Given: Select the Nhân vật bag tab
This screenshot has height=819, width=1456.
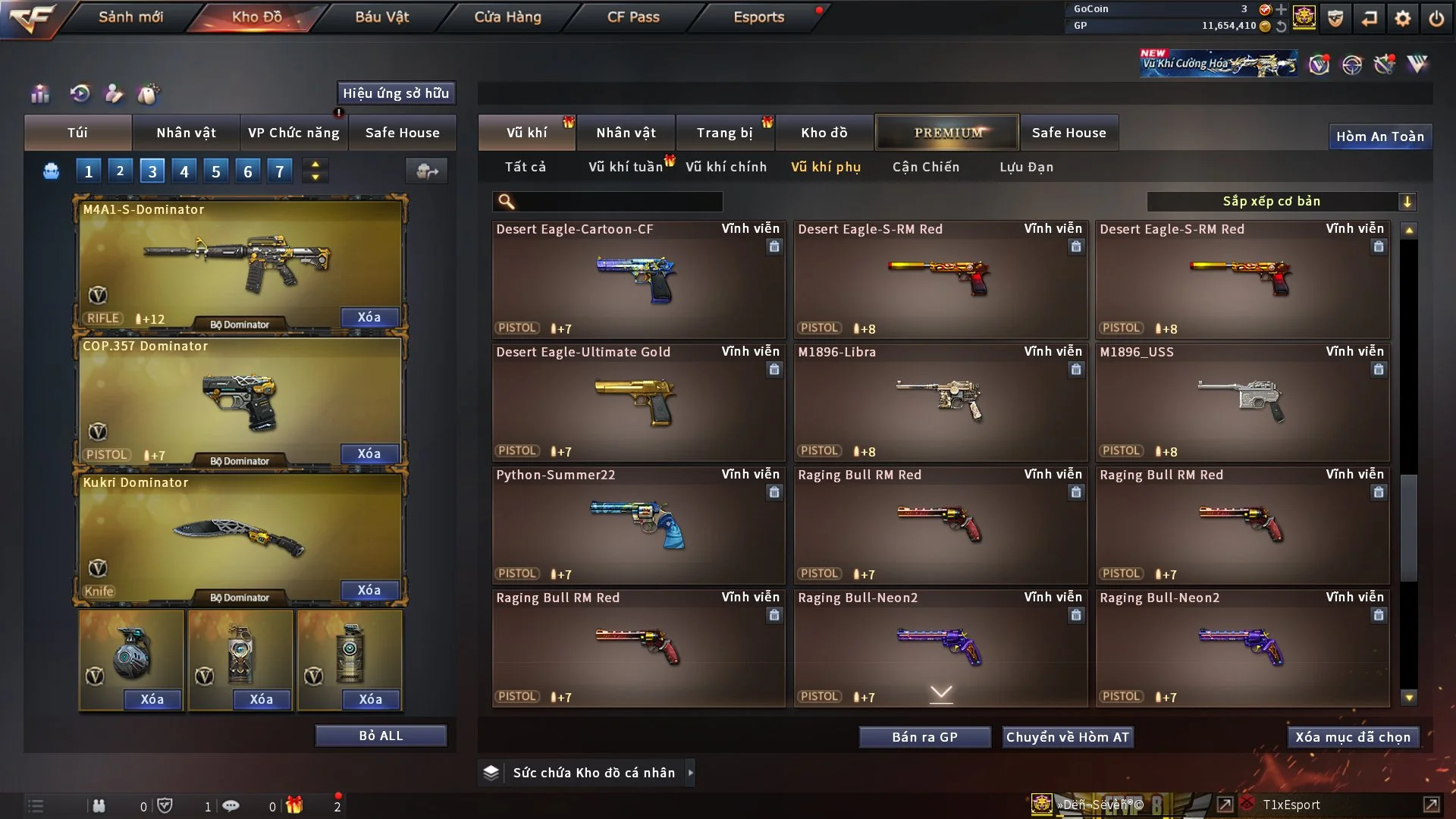Looking at the screenshot, I should (186, 133).
